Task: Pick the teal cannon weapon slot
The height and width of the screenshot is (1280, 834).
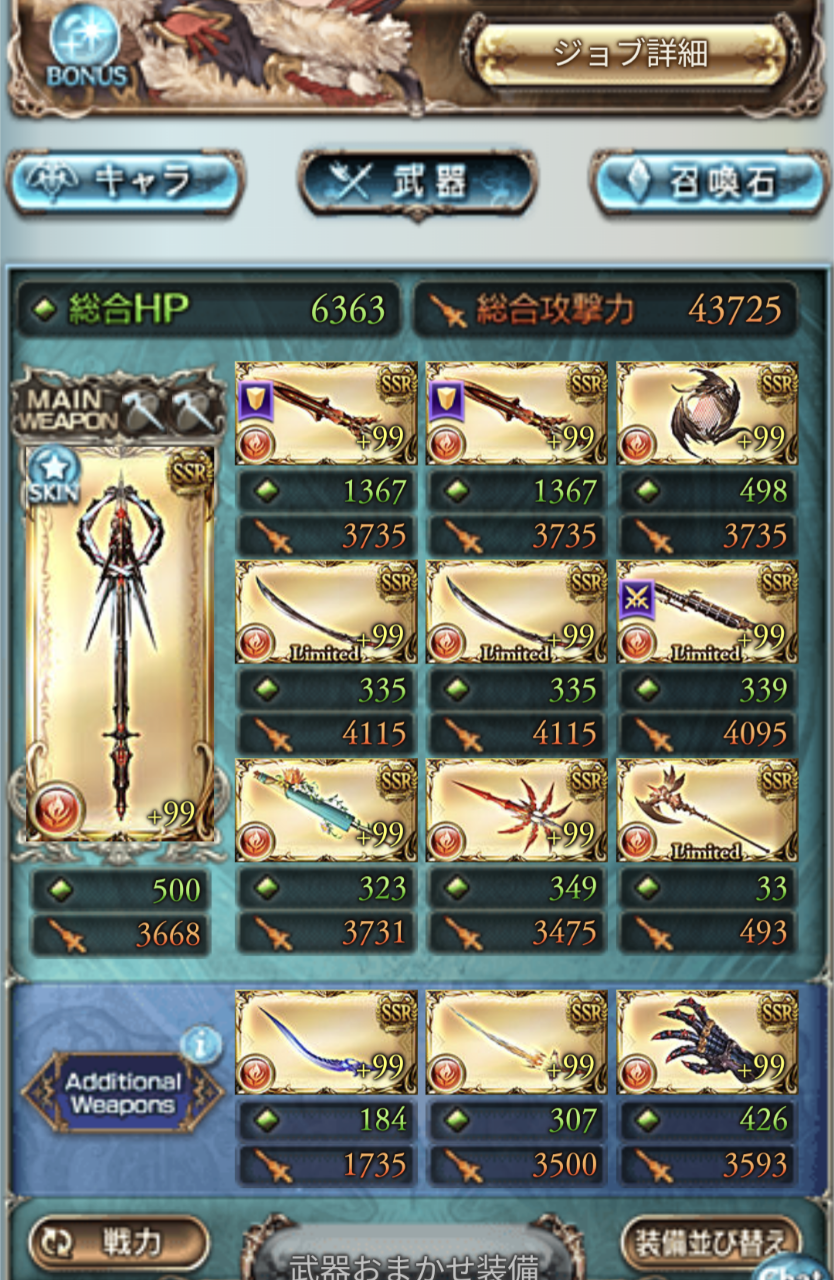Action: pos(326,809)
